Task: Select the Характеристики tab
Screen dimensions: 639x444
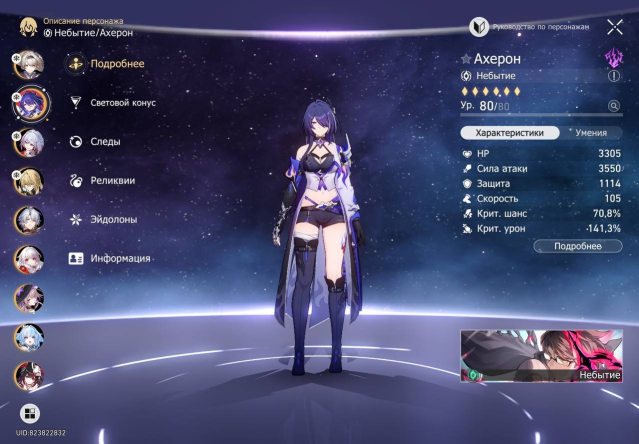Action: [x=509, y=132]
